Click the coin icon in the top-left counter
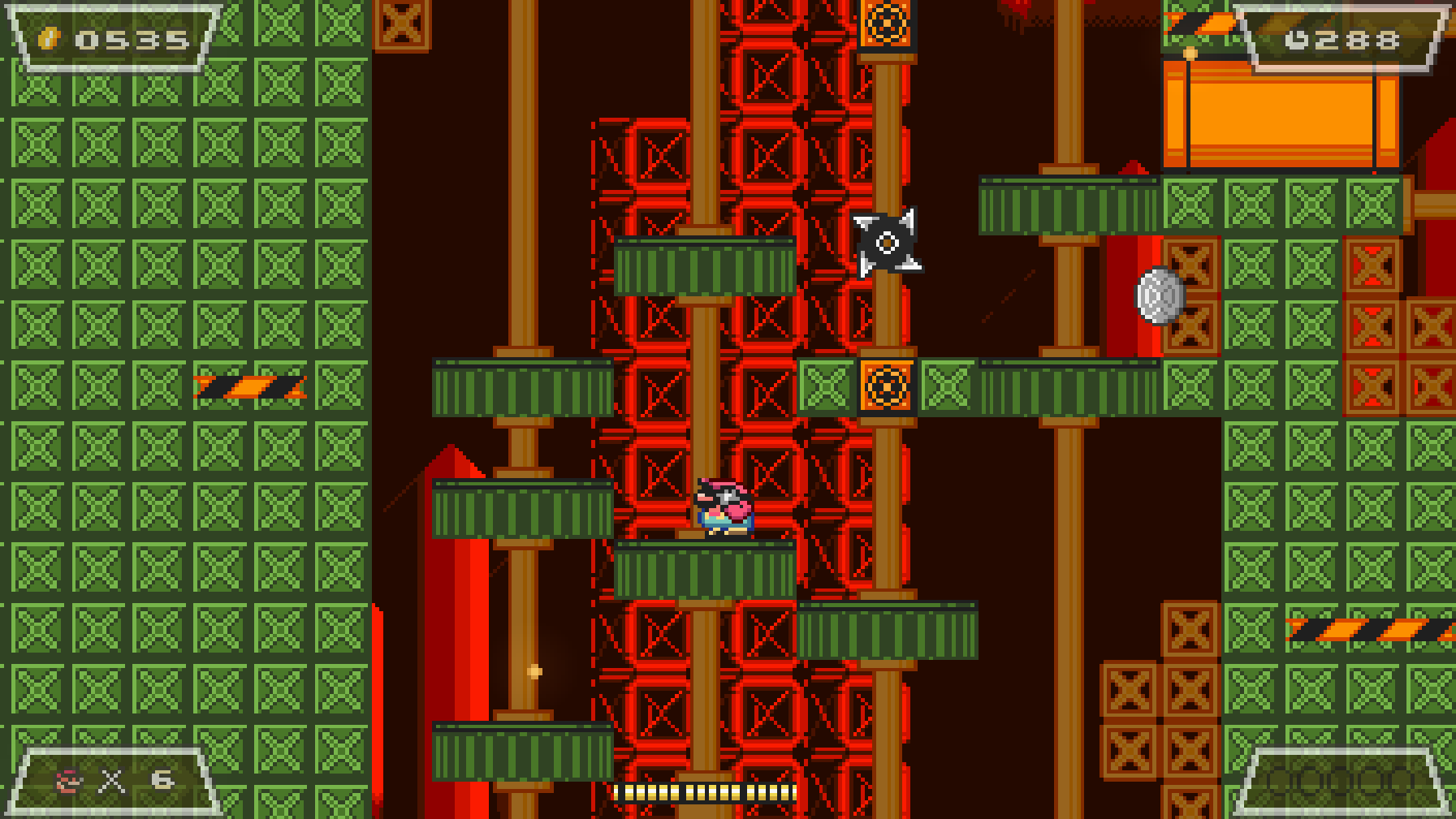The image size is (1456, 819). (x=50, y=37)
